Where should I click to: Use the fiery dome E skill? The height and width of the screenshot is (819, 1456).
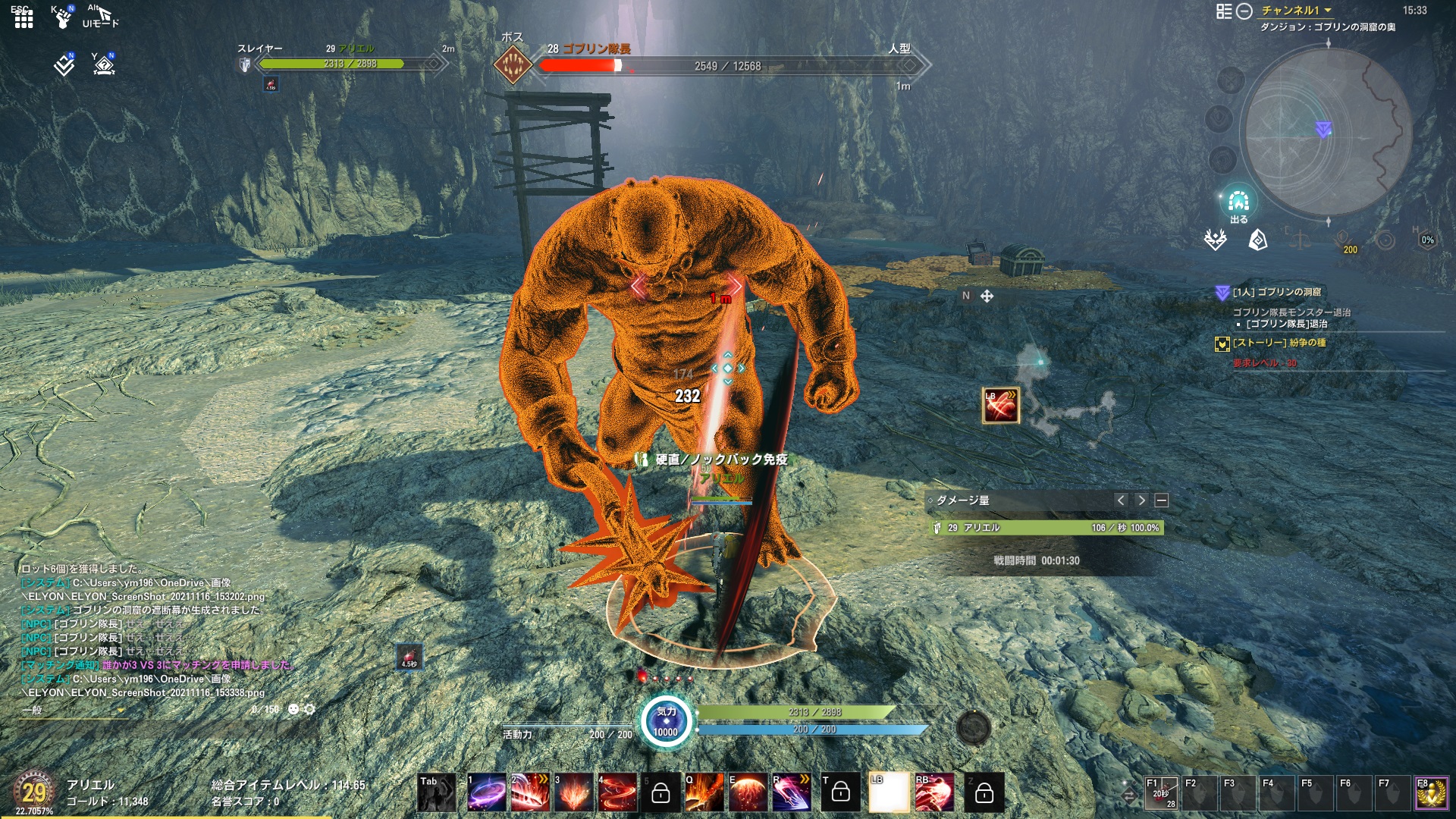748,792
